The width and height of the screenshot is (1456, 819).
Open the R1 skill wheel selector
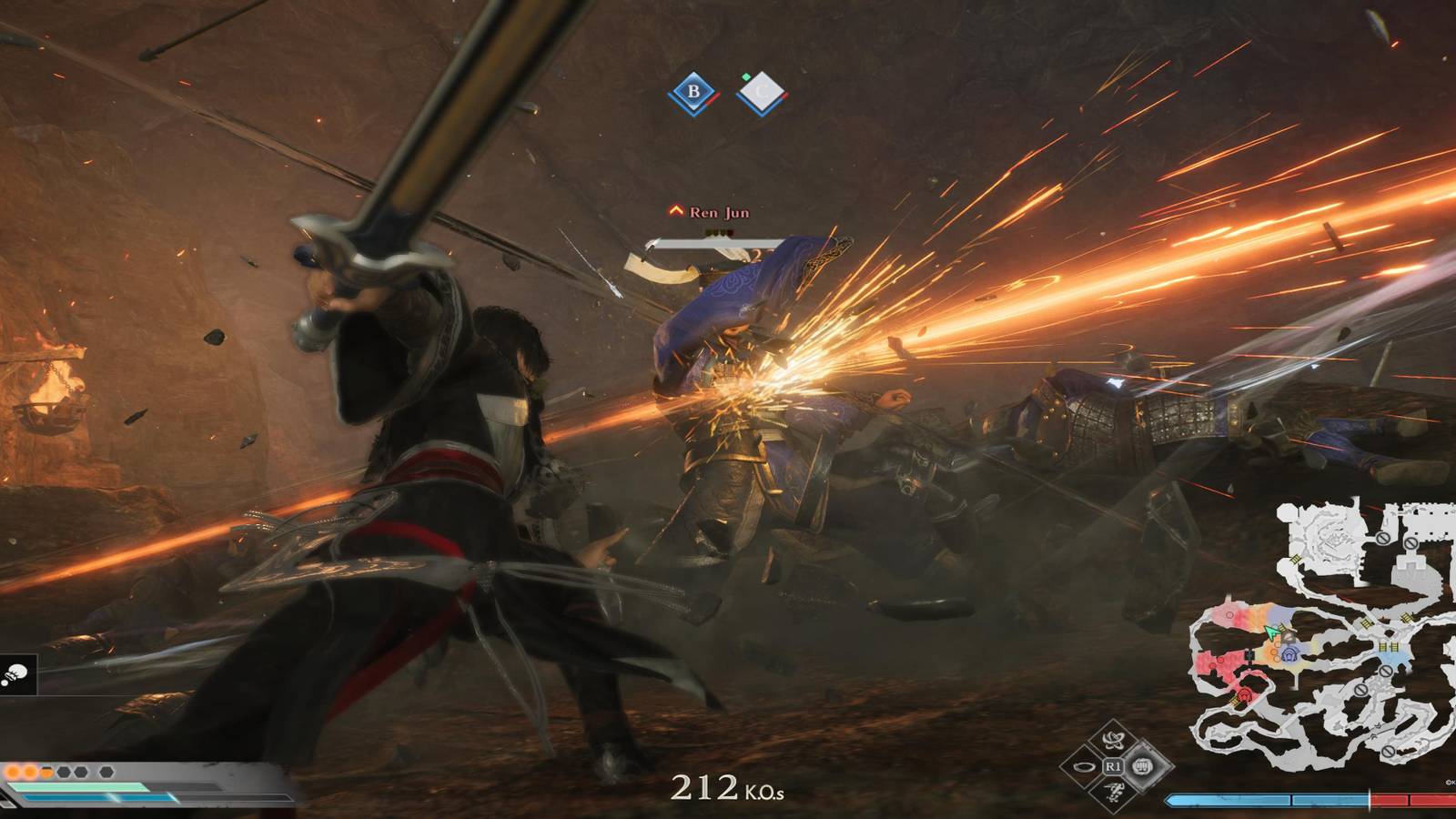[1113, 766]
